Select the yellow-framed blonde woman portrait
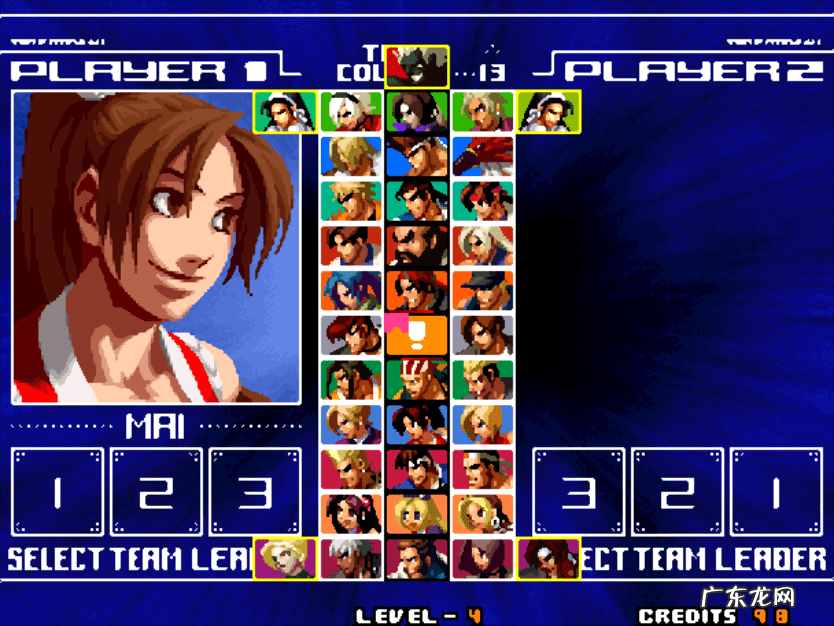This screenshot has height=626, width=834. click(x=285, y=558)
